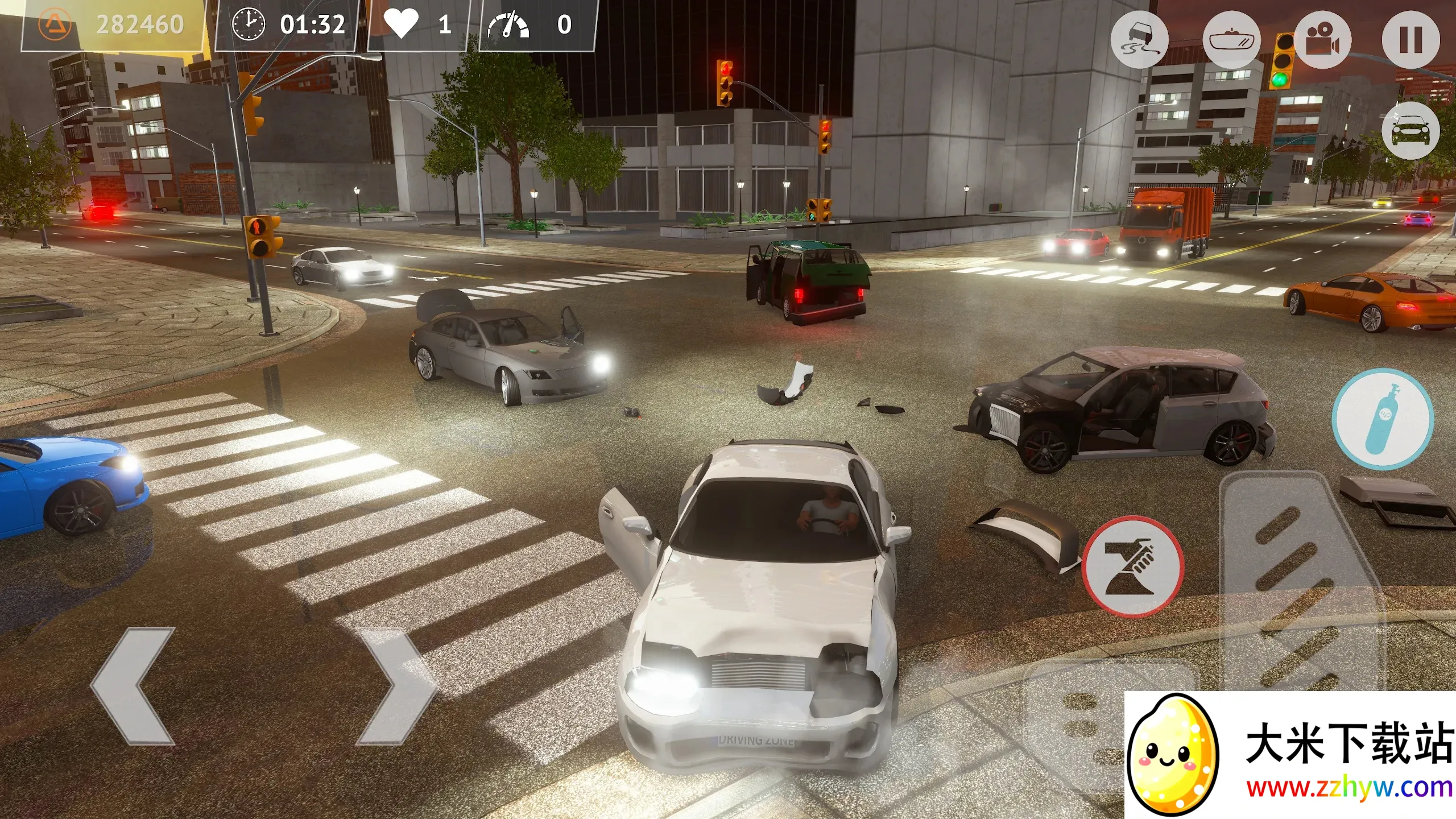This screenshot has height=819, width=1456.
Task: Activate the drift traction control icon
Action: tap(1139, 40)
